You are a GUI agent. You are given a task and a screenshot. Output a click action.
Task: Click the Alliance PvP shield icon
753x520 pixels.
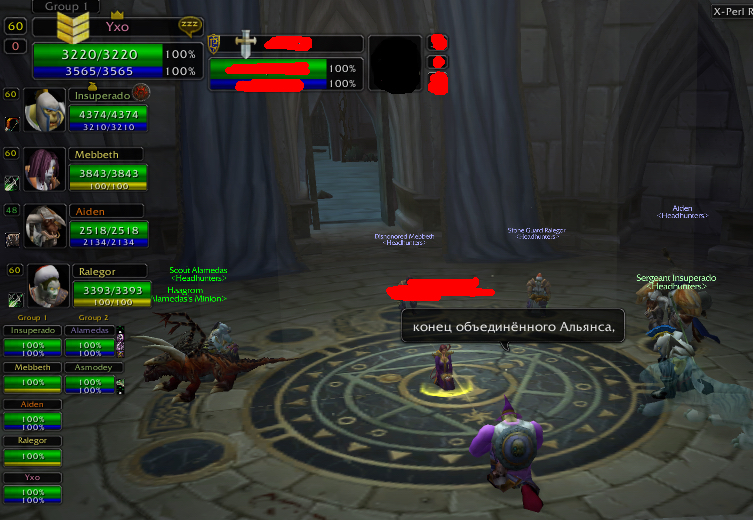(214, 42)
